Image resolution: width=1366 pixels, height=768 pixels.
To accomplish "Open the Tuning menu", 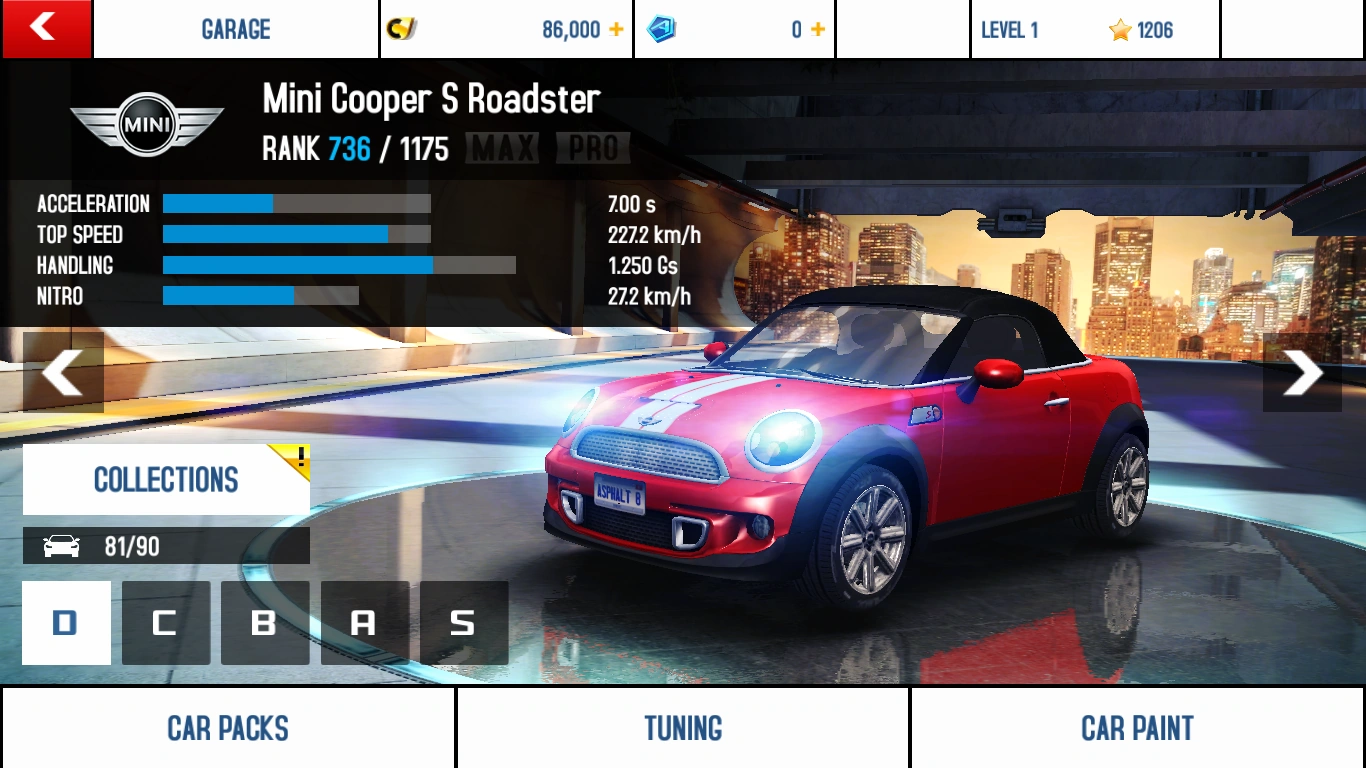I will [x=682, y=727].
